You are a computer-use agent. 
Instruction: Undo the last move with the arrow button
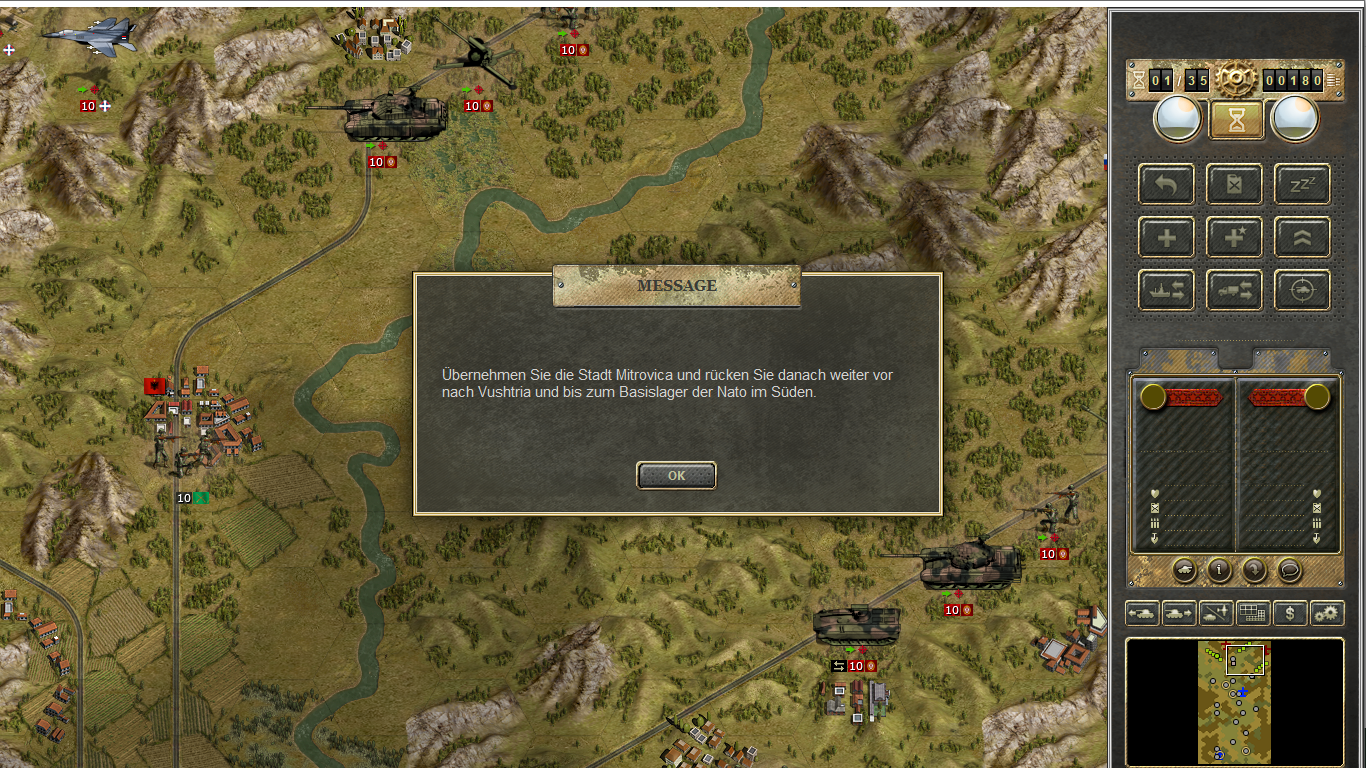(x=1166, y=184)
